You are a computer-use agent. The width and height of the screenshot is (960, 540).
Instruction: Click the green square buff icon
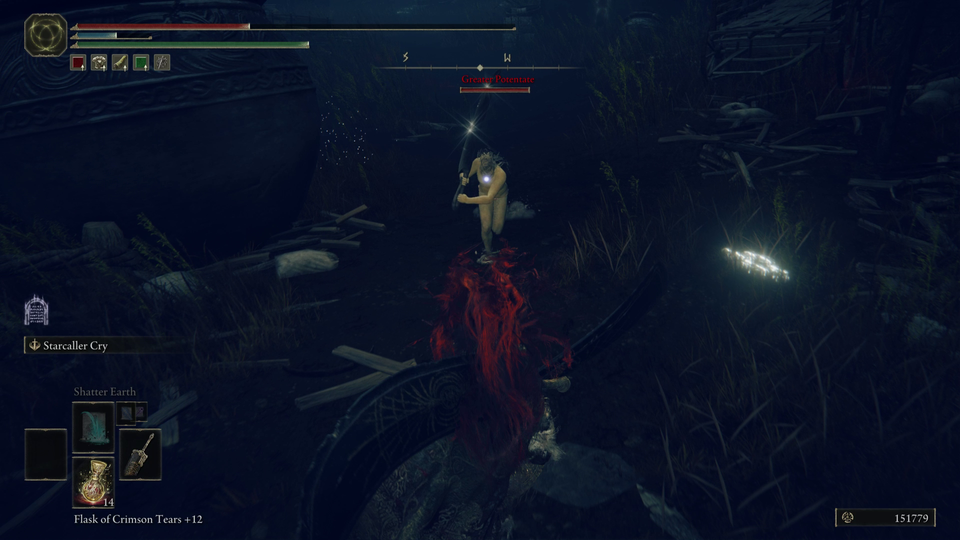pyautogui.click(x=141, y=63)
